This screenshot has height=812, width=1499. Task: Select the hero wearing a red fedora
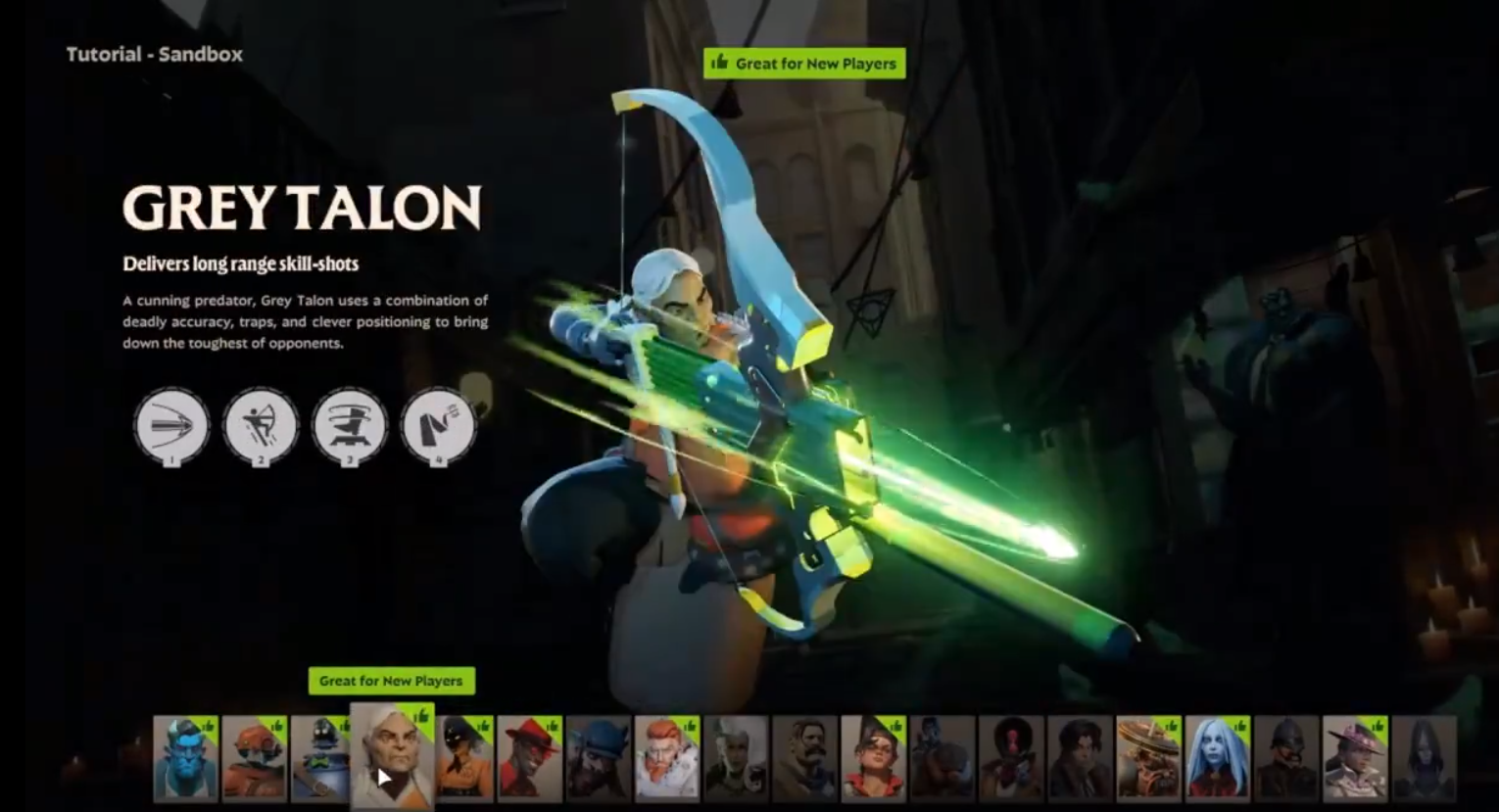(x=529, y=758)
